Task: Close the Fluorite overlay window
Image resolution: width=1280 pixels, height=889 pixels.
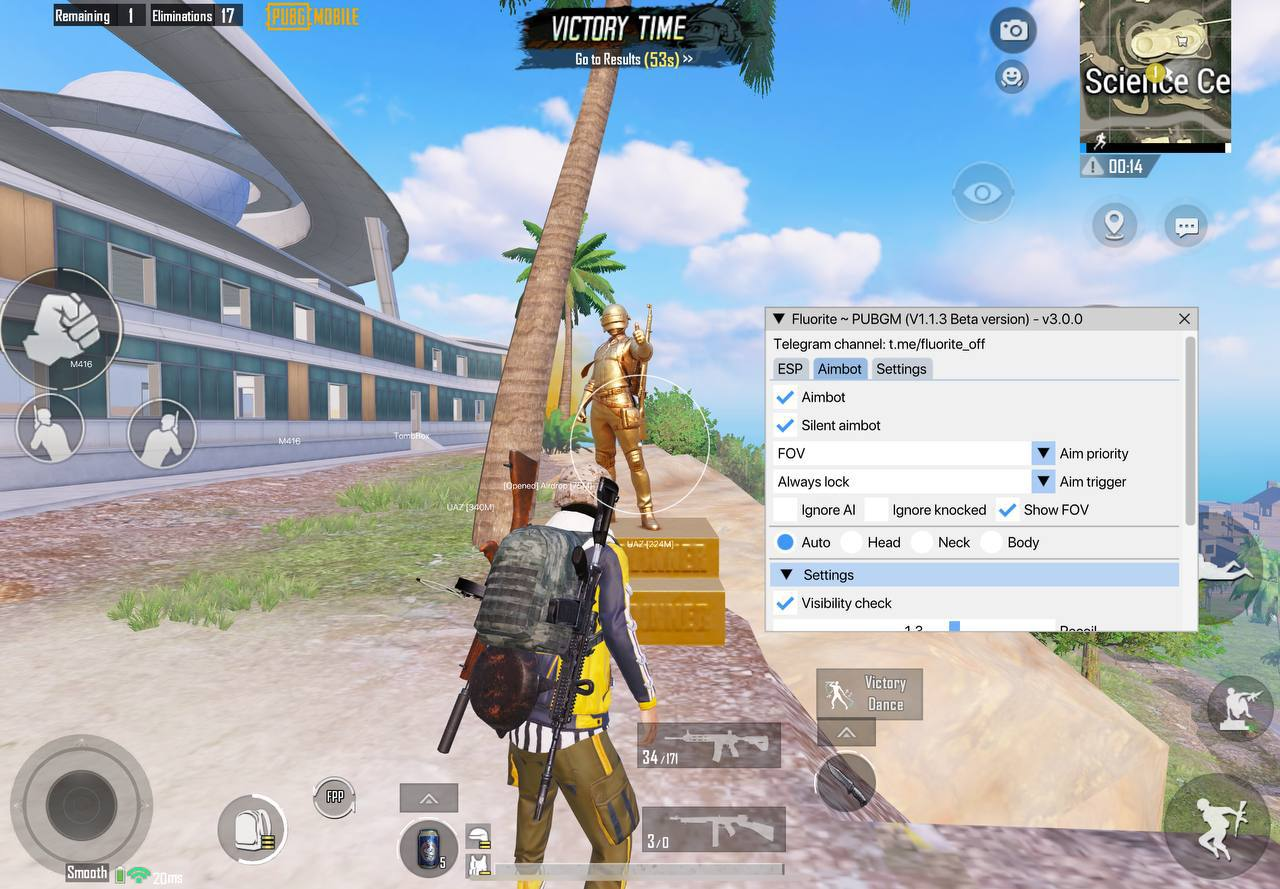Action: point(1184,319)
